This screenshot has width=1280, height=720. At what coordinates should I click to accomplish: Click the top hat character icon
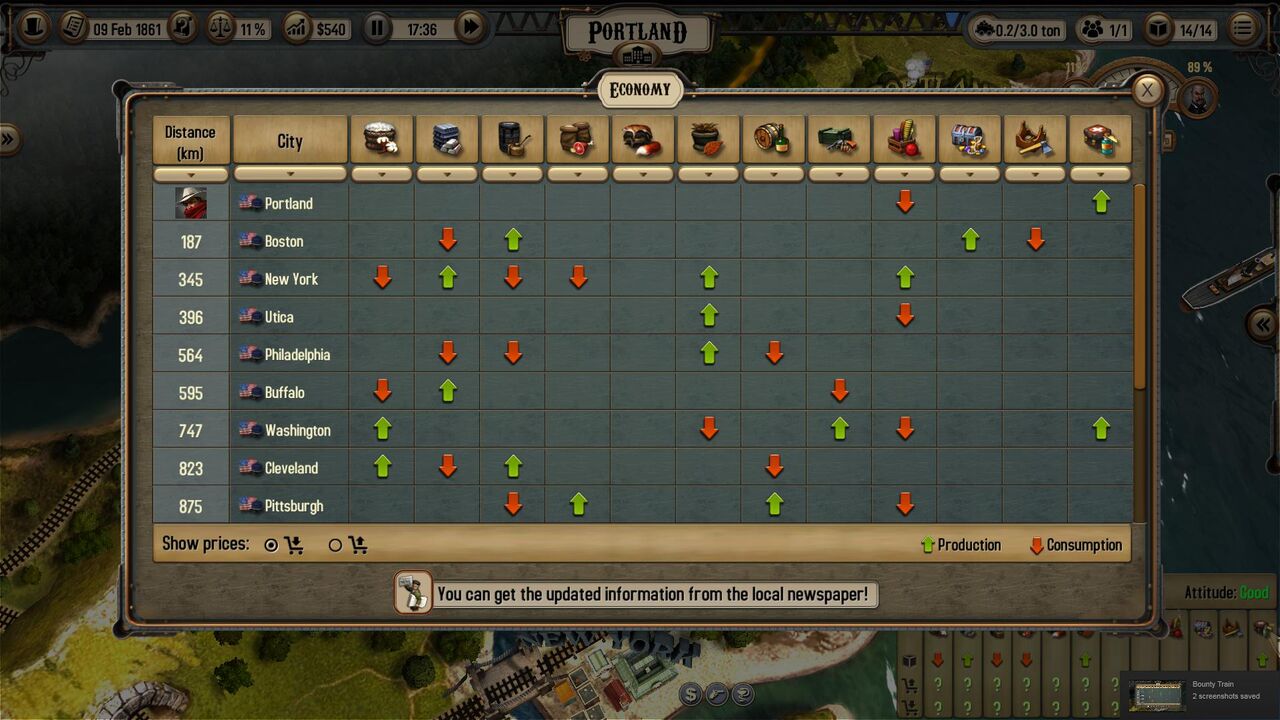point(34,28)
